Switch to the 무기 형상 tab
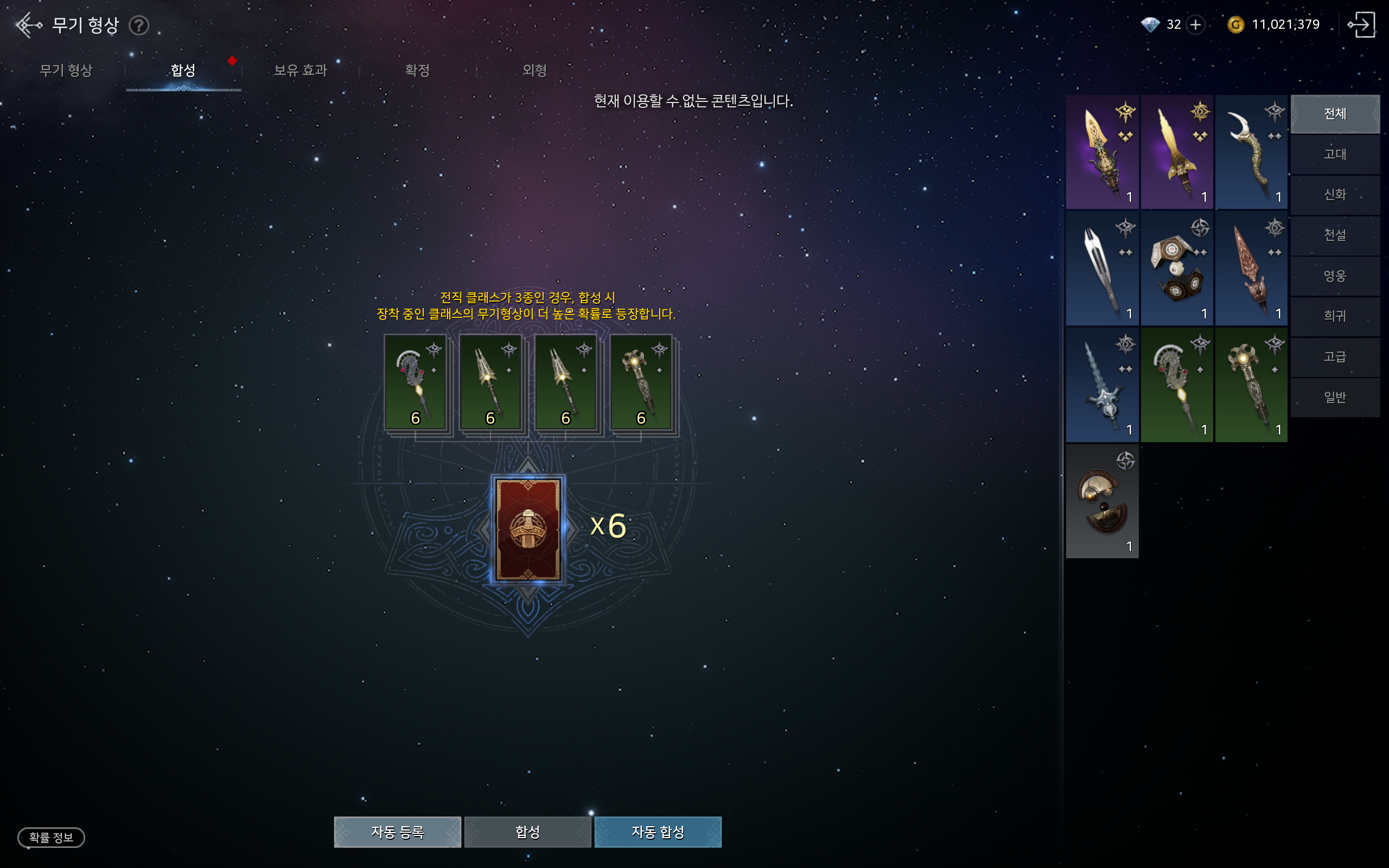Viewport: 1389px width, 868px height. [x=66, y=71]
